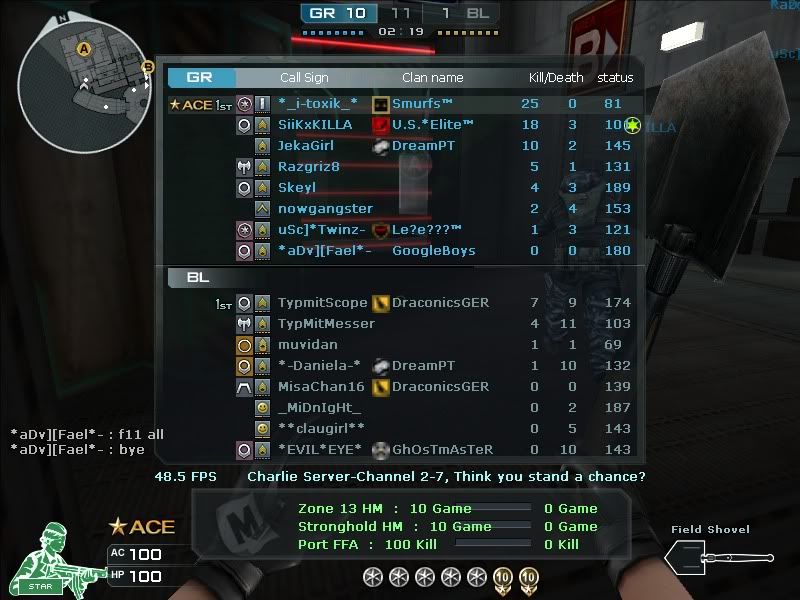Select player *_i-toxik_* scoreboard row

(317, 104)
